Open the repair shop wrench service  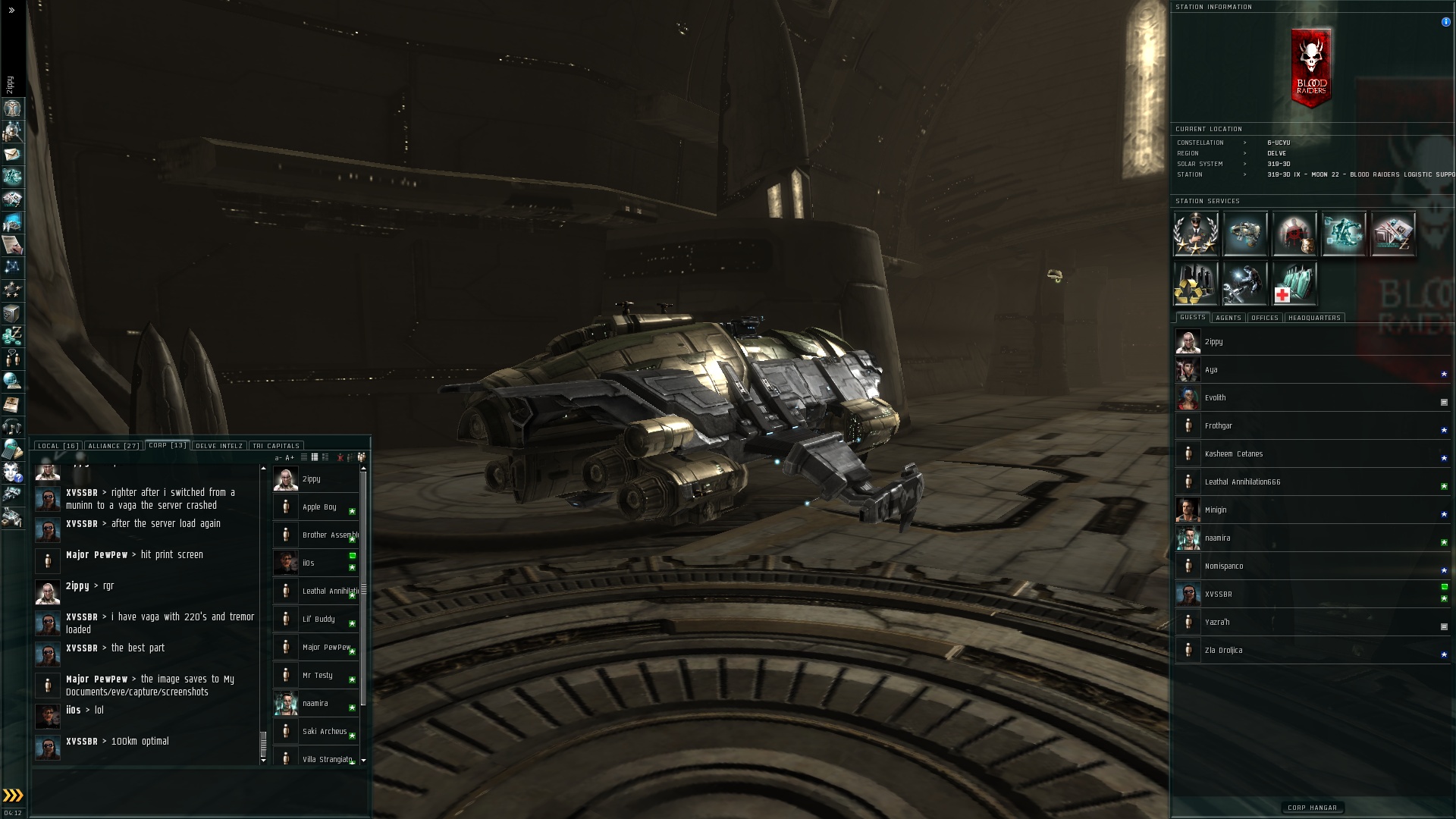point(1244,283)
